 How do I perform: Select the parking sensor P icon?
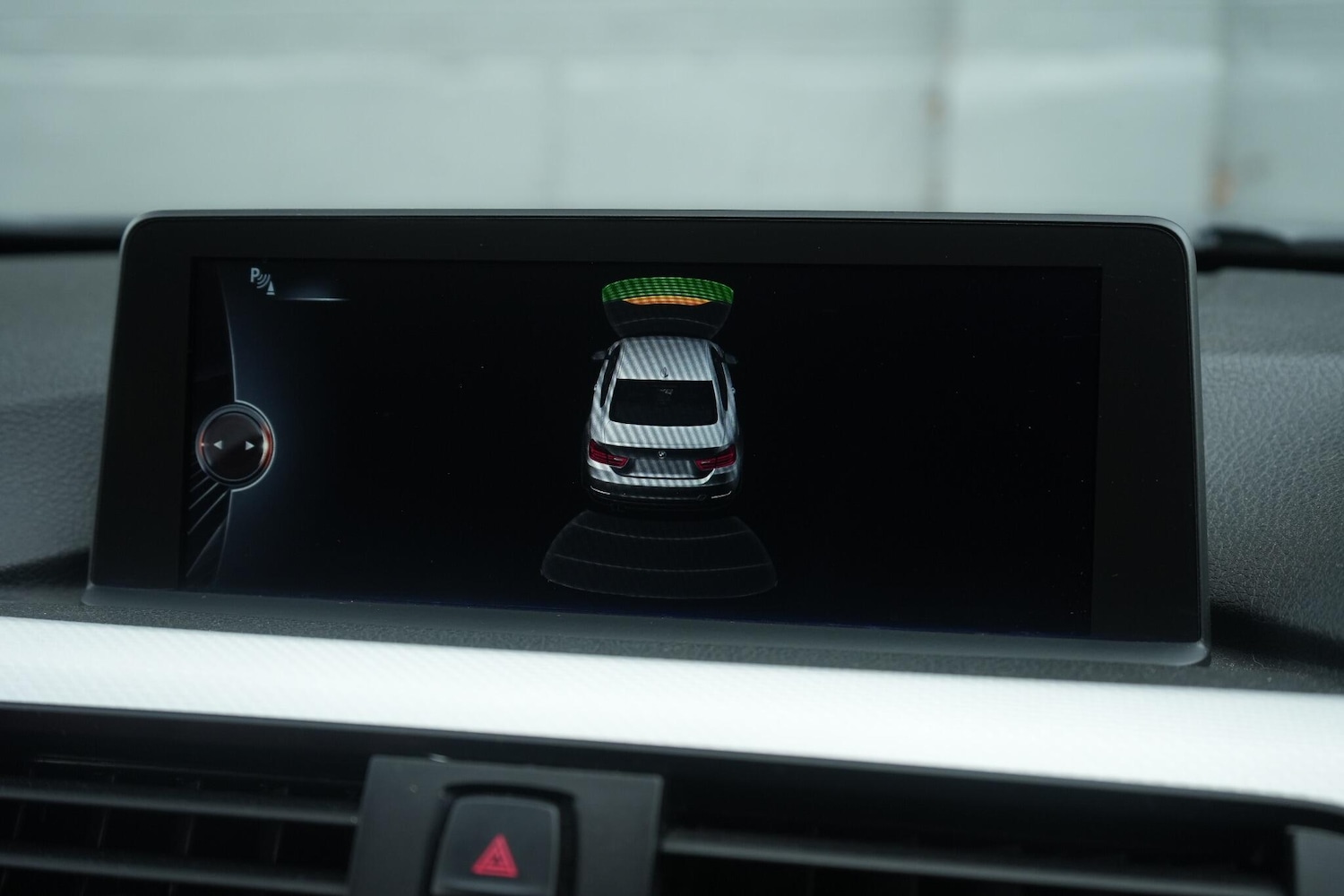tap(263, 280)
